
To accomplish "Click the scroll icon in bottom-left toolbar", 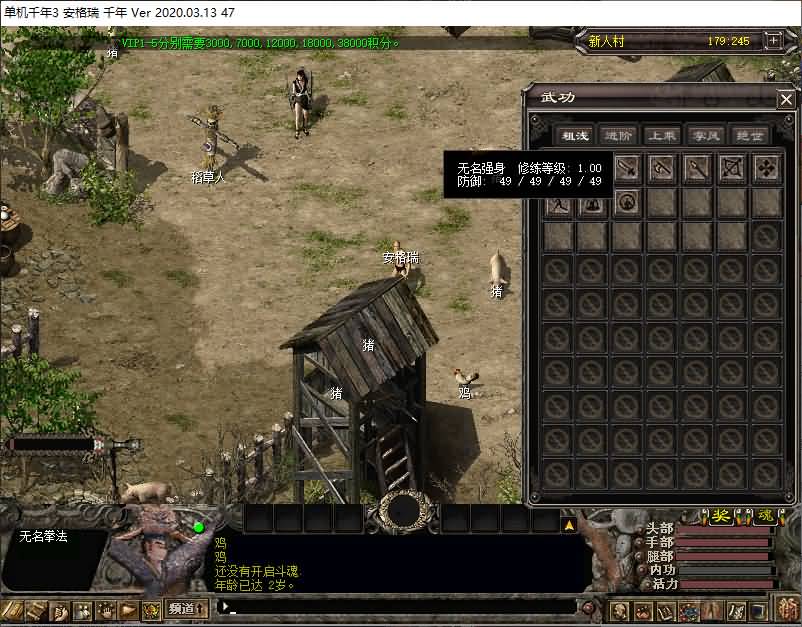I will 36,609.
